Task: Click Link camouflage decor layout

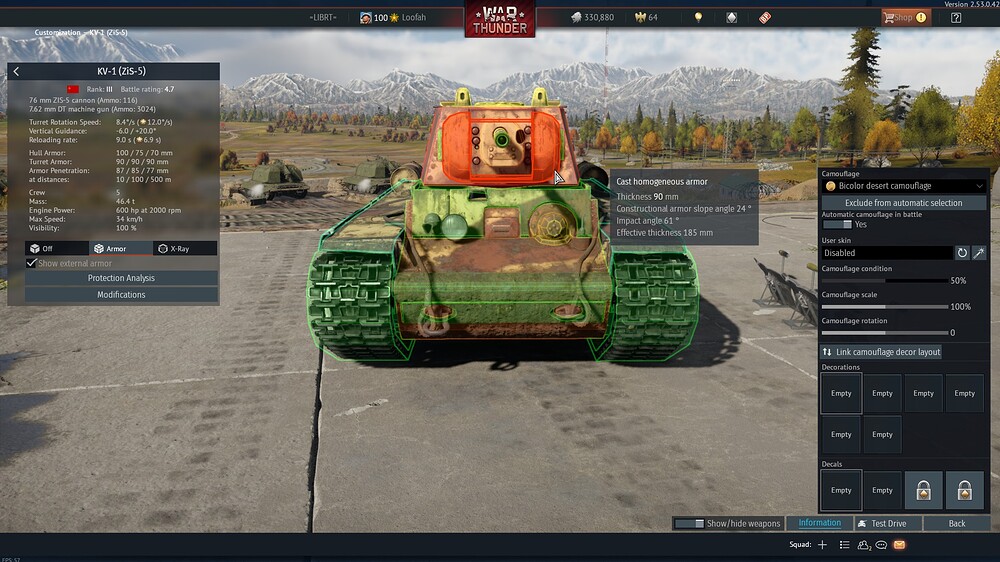Action: 881,352
